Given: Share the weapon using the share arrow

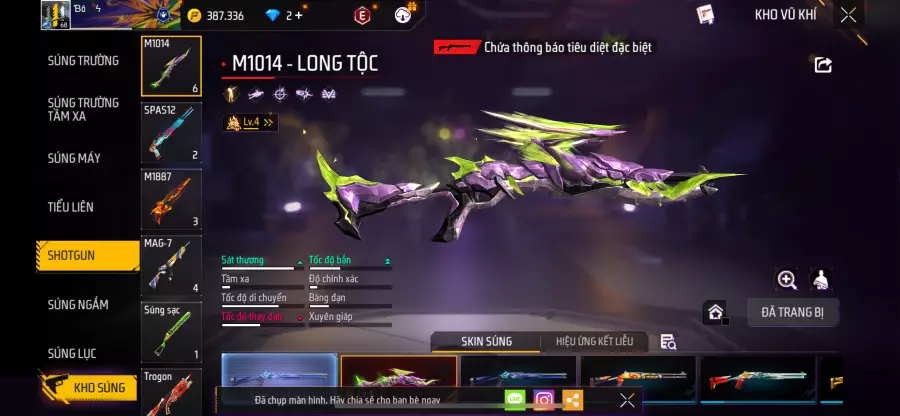Looking at the screenshot, I should tap(823, 65).
